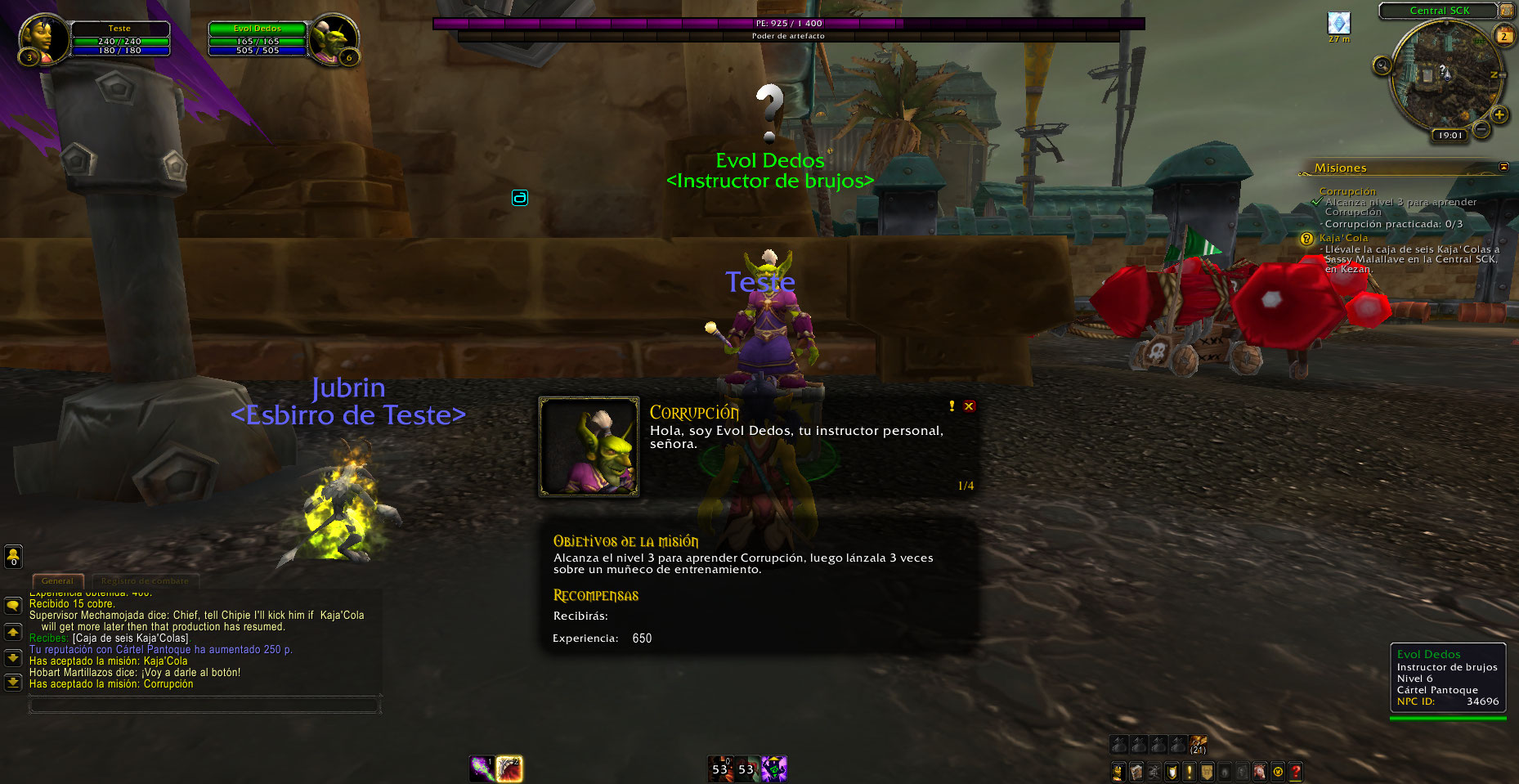Switch to the Registro de combate tab
Image resolution: width=1519 pixels, height=784 pixels.
point(145,581)
